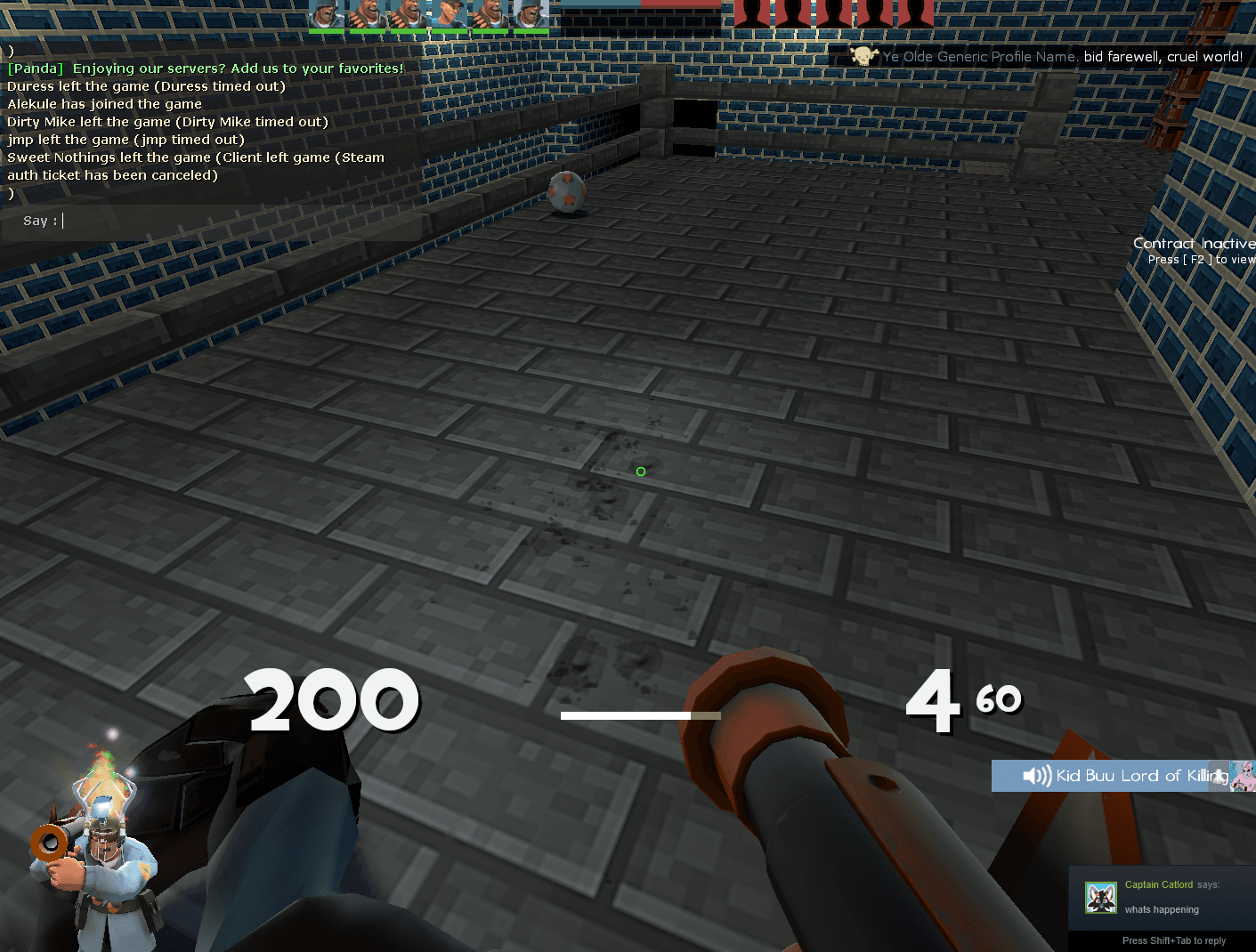Click the Scout teammate portrait in the top HUD
The width and height of the screenshot is (1256, 952).
click(450, 15)
